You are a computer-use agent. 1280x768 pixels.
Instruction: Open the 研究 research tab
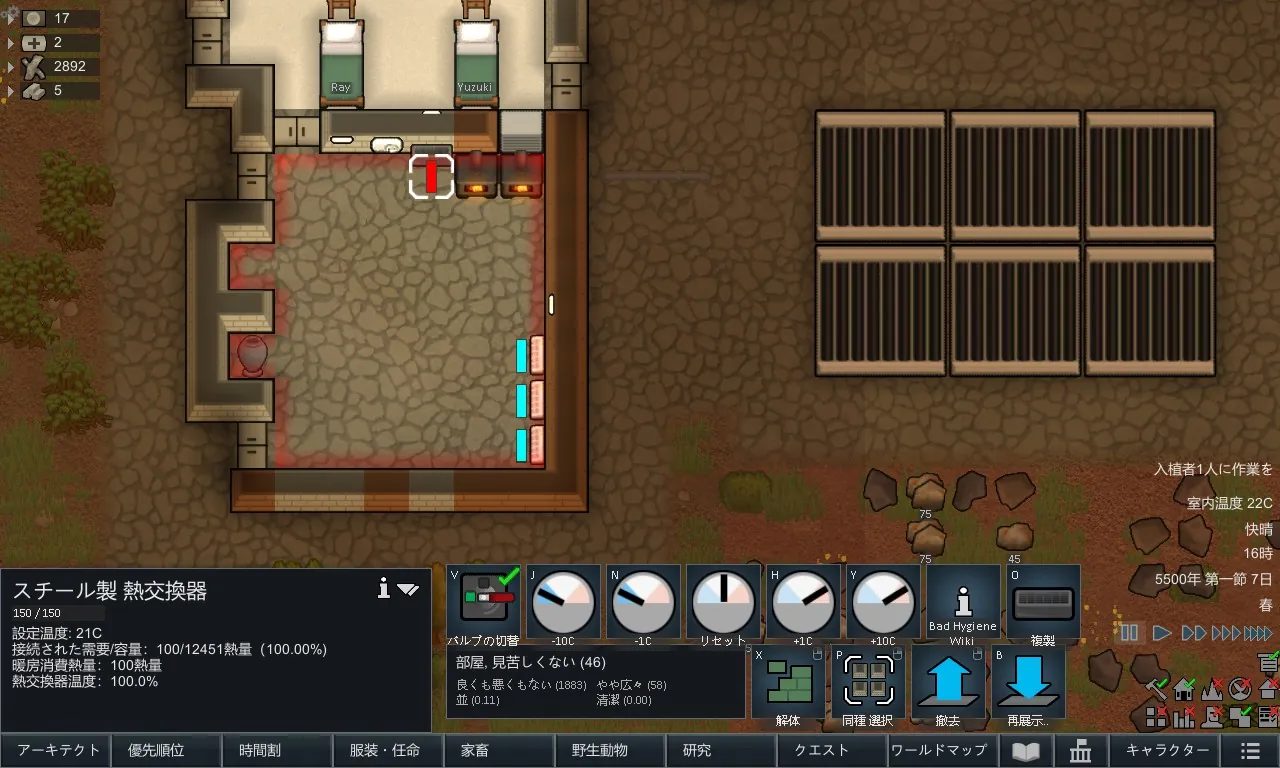tap(718, 750)
